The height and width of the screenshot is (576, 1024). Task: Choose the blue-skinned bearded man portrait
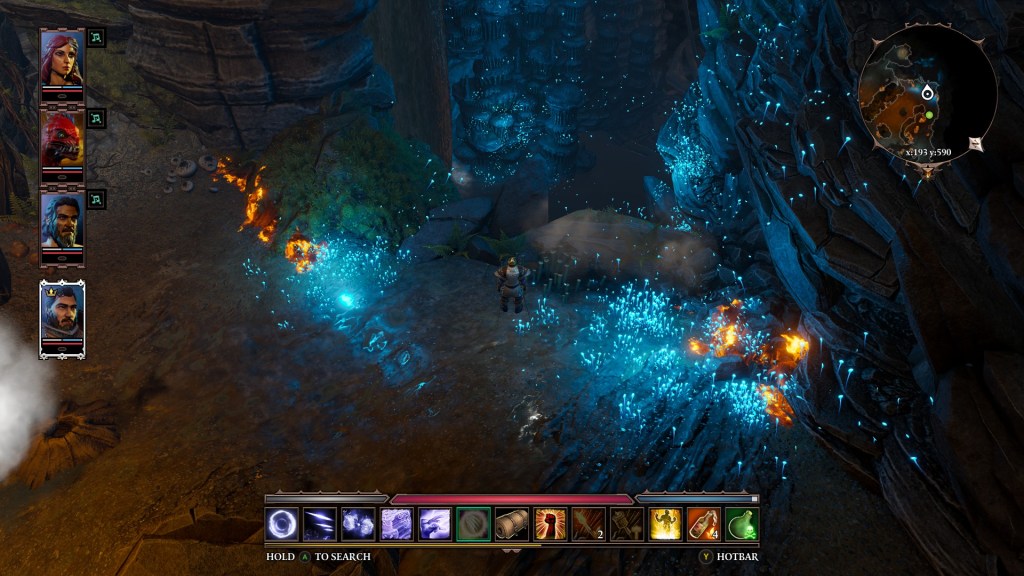[x=62, y=221]
